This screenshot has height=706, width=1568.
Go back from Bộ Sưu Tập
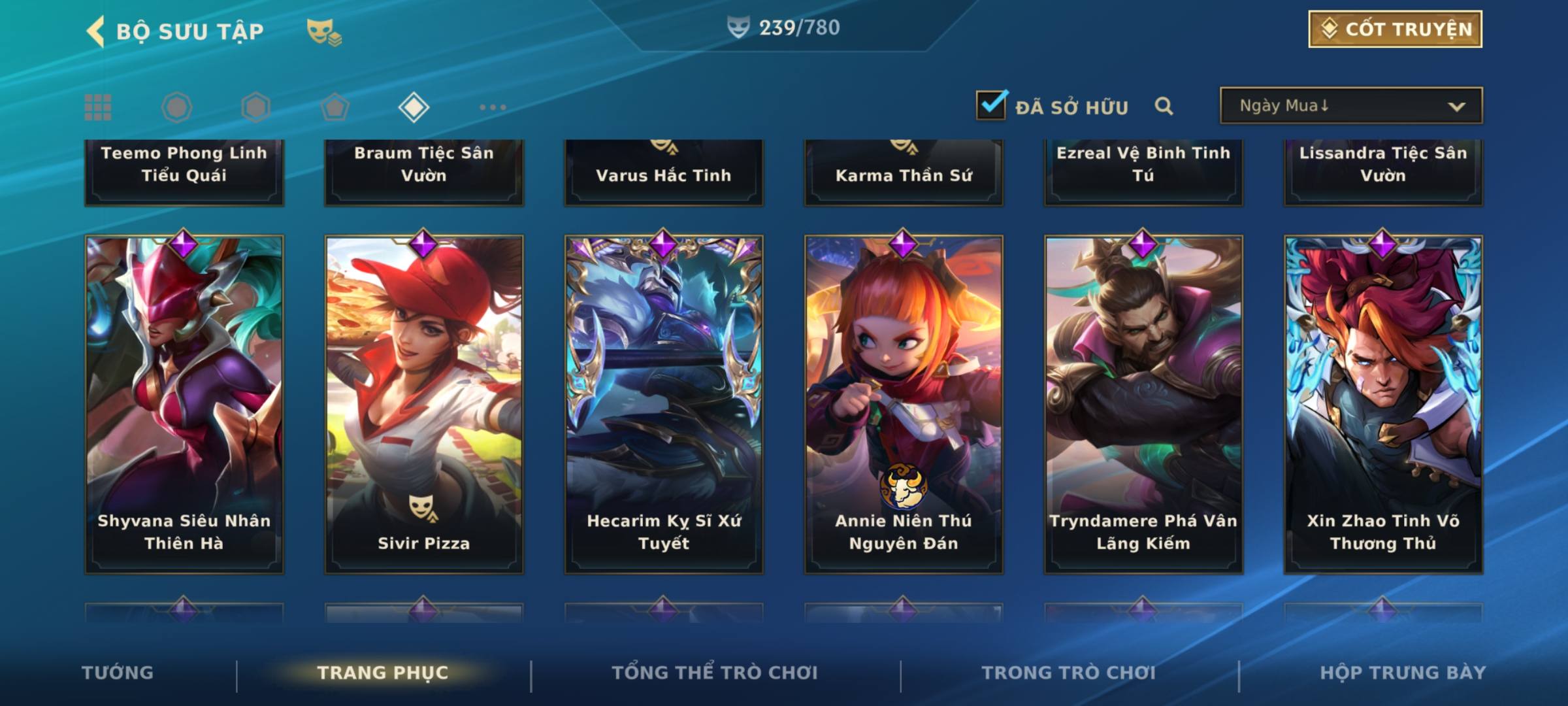pos(96,31)
